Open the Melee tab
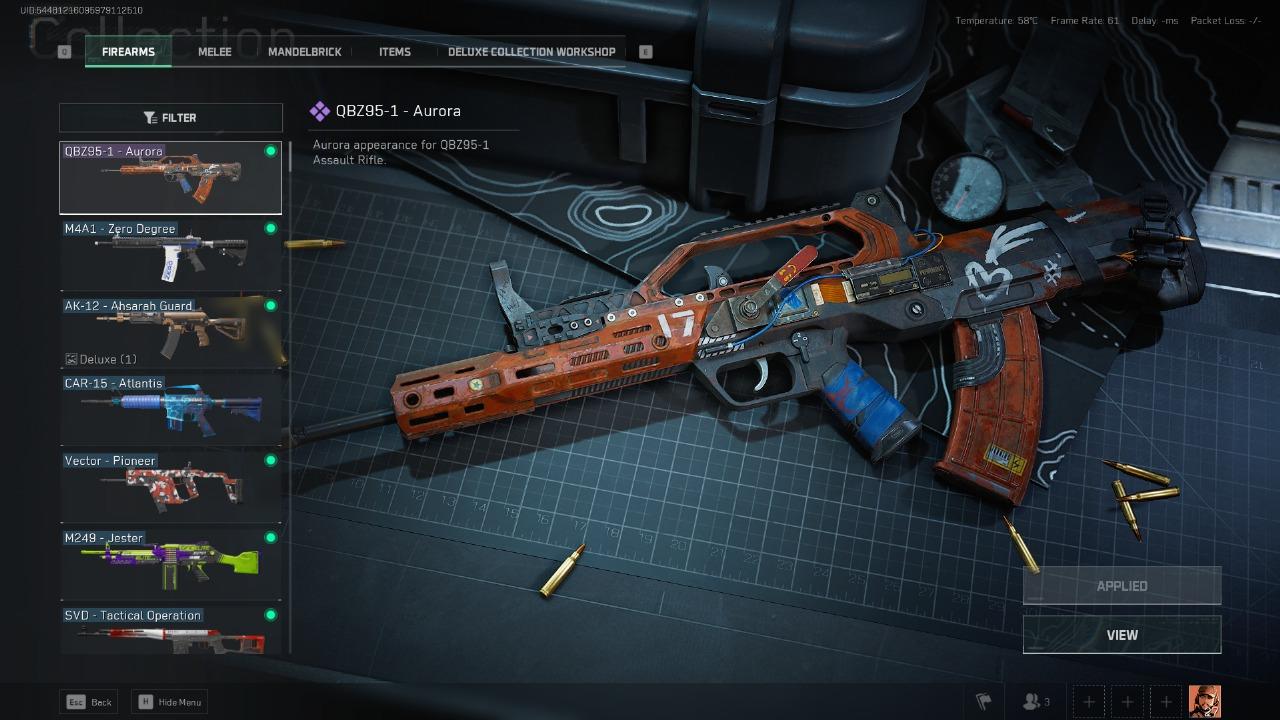 tap(214, 52)
